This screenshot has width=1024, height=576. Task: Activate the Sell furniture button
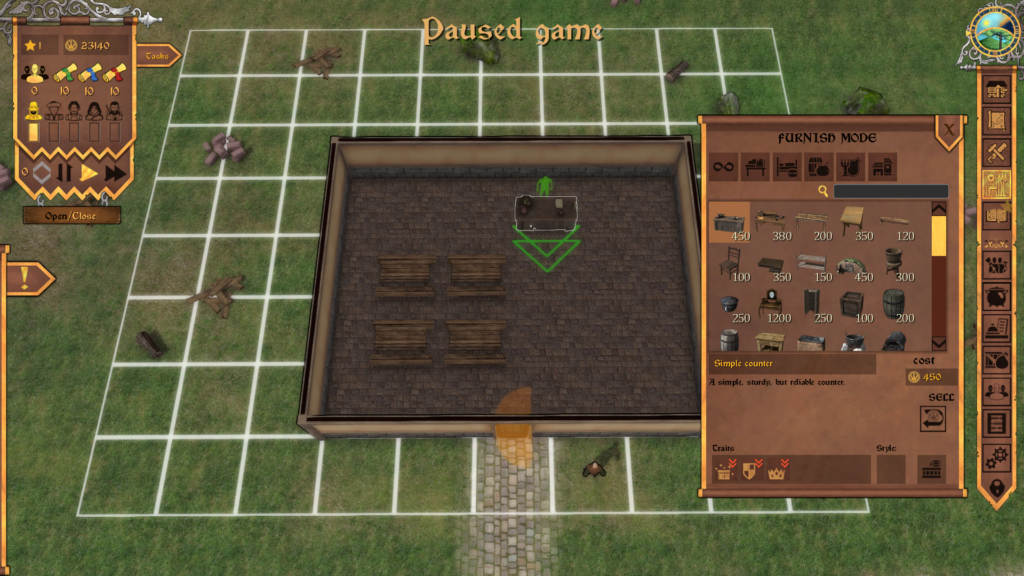coord(933,418)
